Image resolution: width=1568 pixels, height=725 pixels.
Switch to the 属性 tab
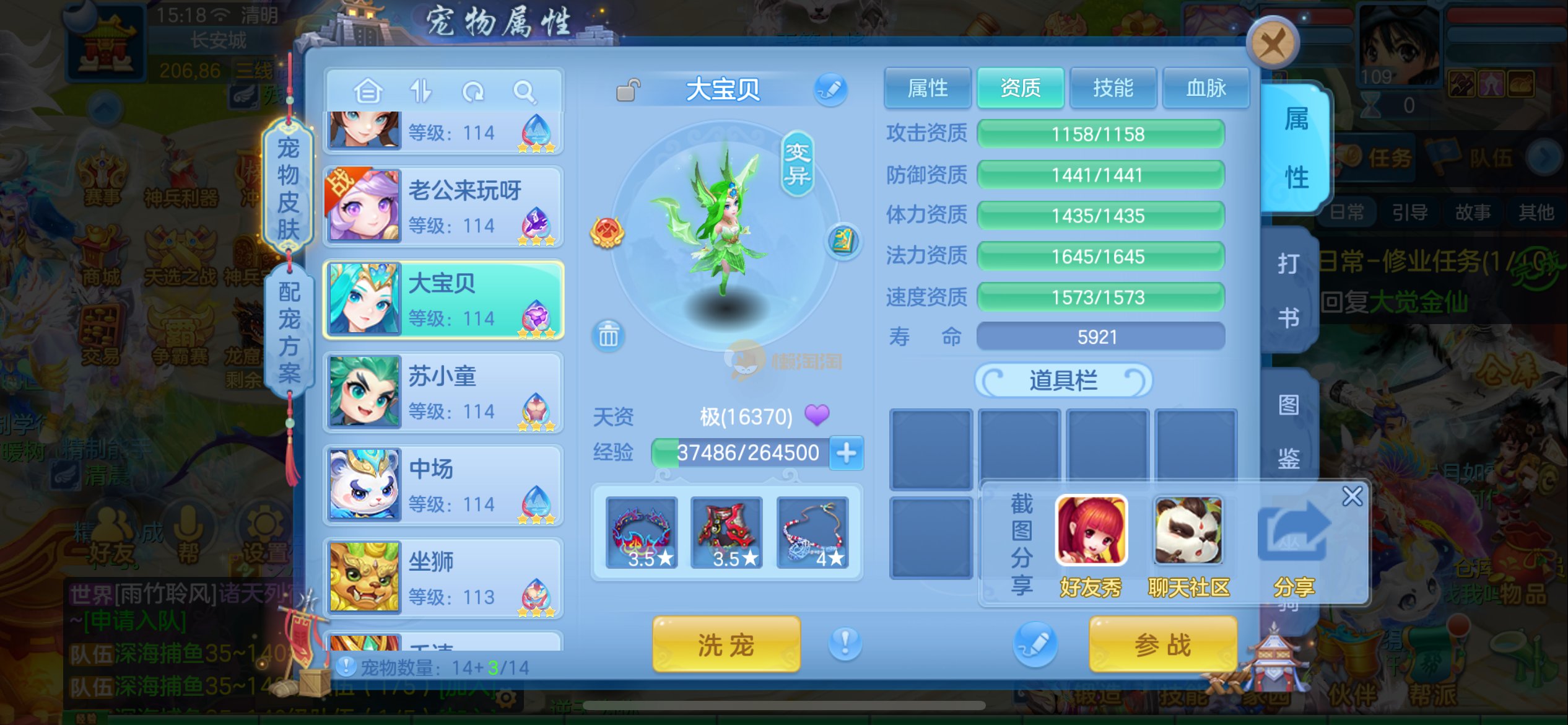tap(927, 89)
